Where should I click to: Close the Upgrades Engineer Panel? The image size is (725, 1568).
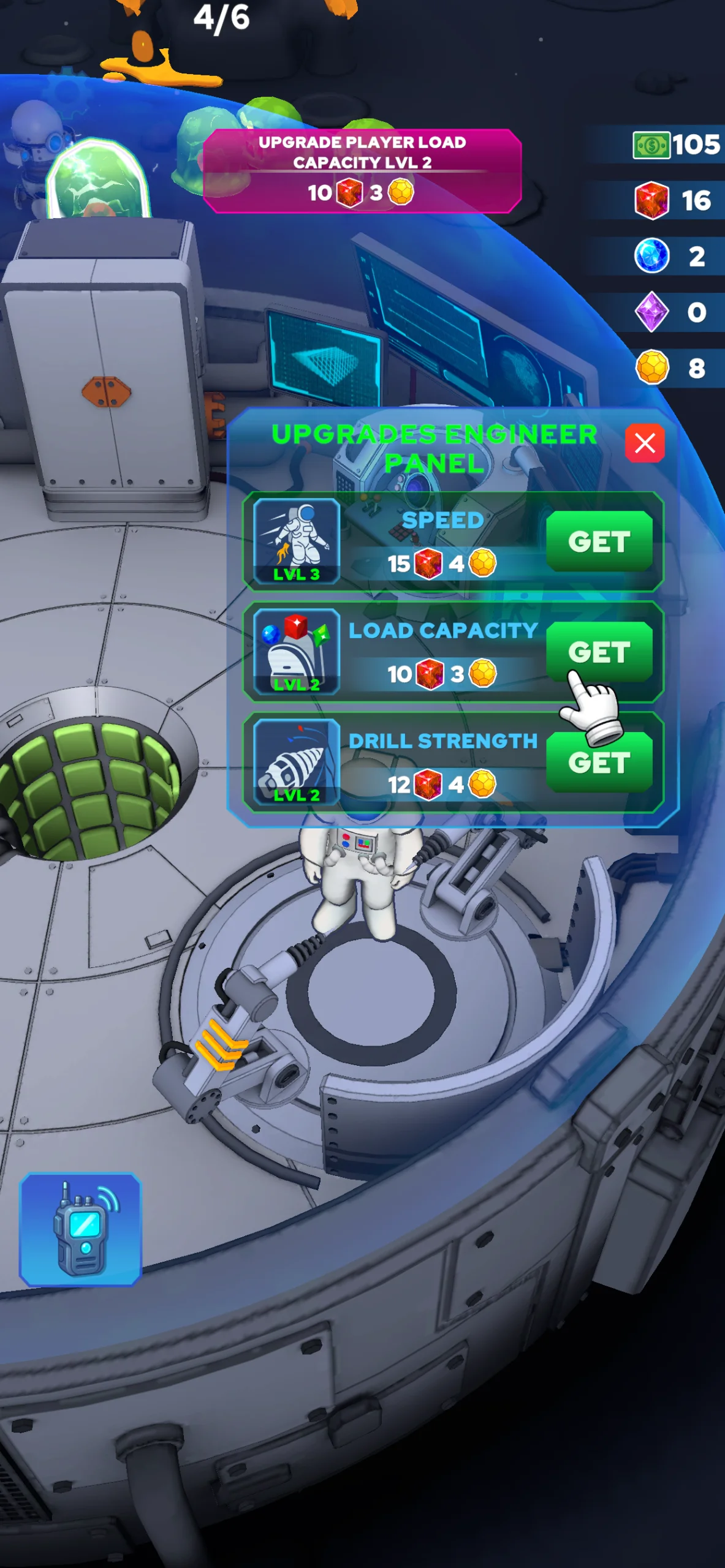[x=644, y=443]
